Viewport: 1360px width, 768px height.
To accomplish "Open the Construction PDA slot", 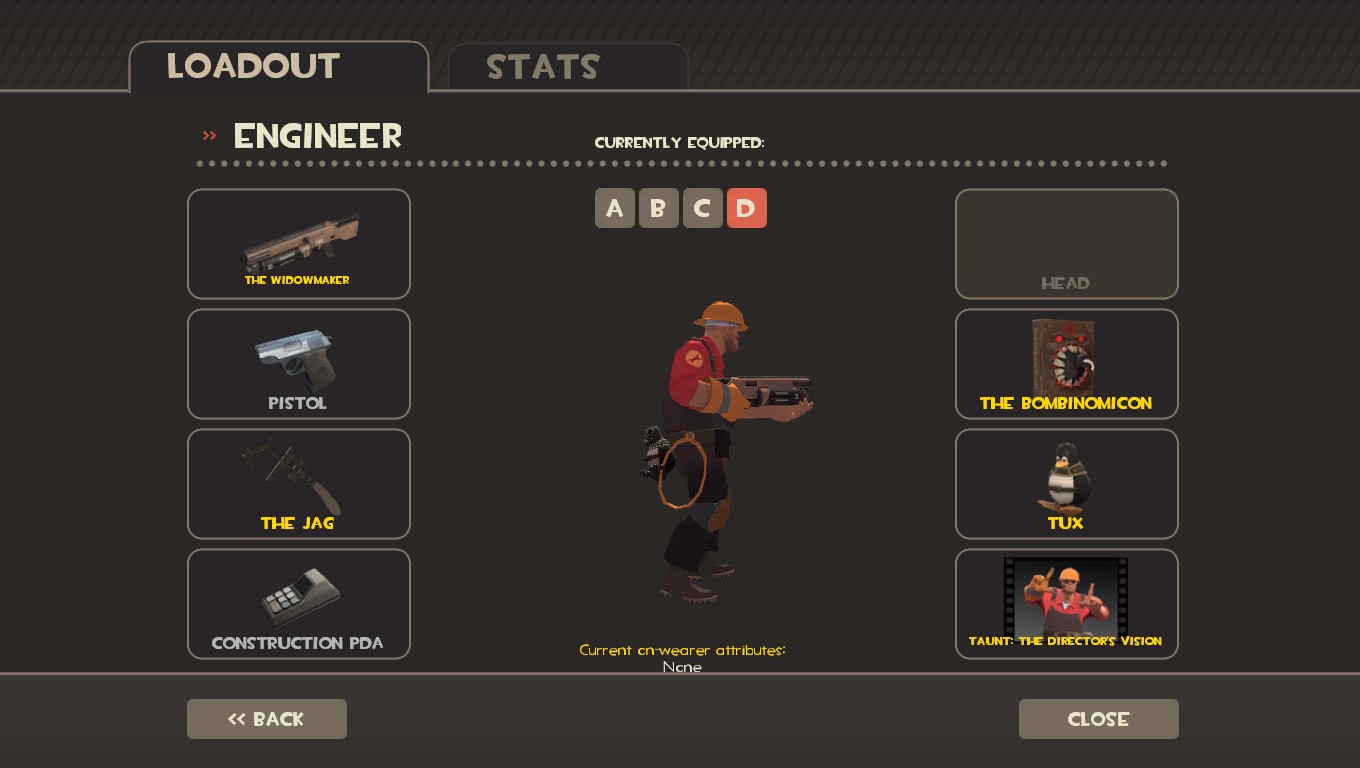I will (298, 603).
